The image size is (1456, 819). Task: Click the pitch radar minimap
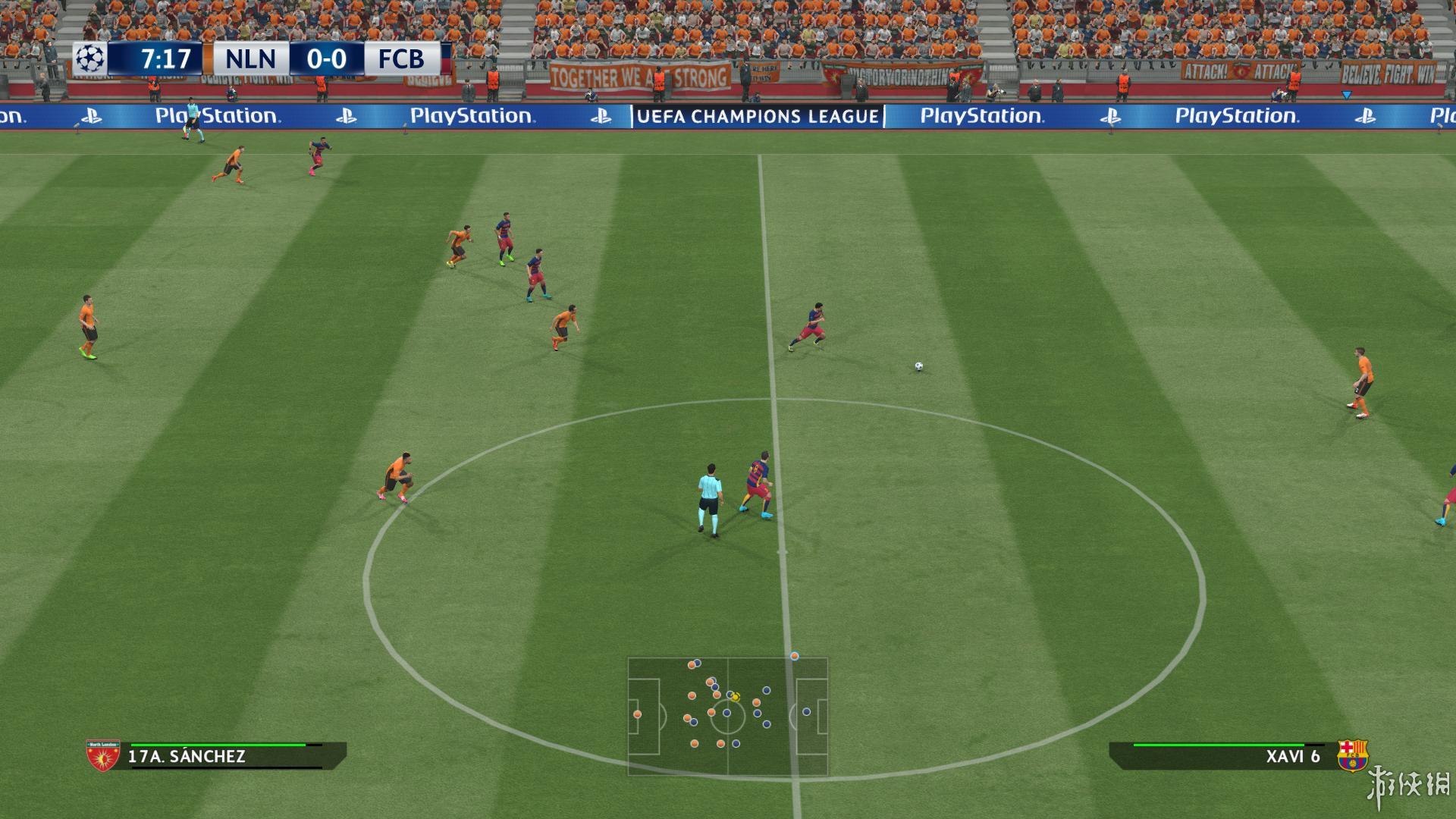[x=727, y=717]
